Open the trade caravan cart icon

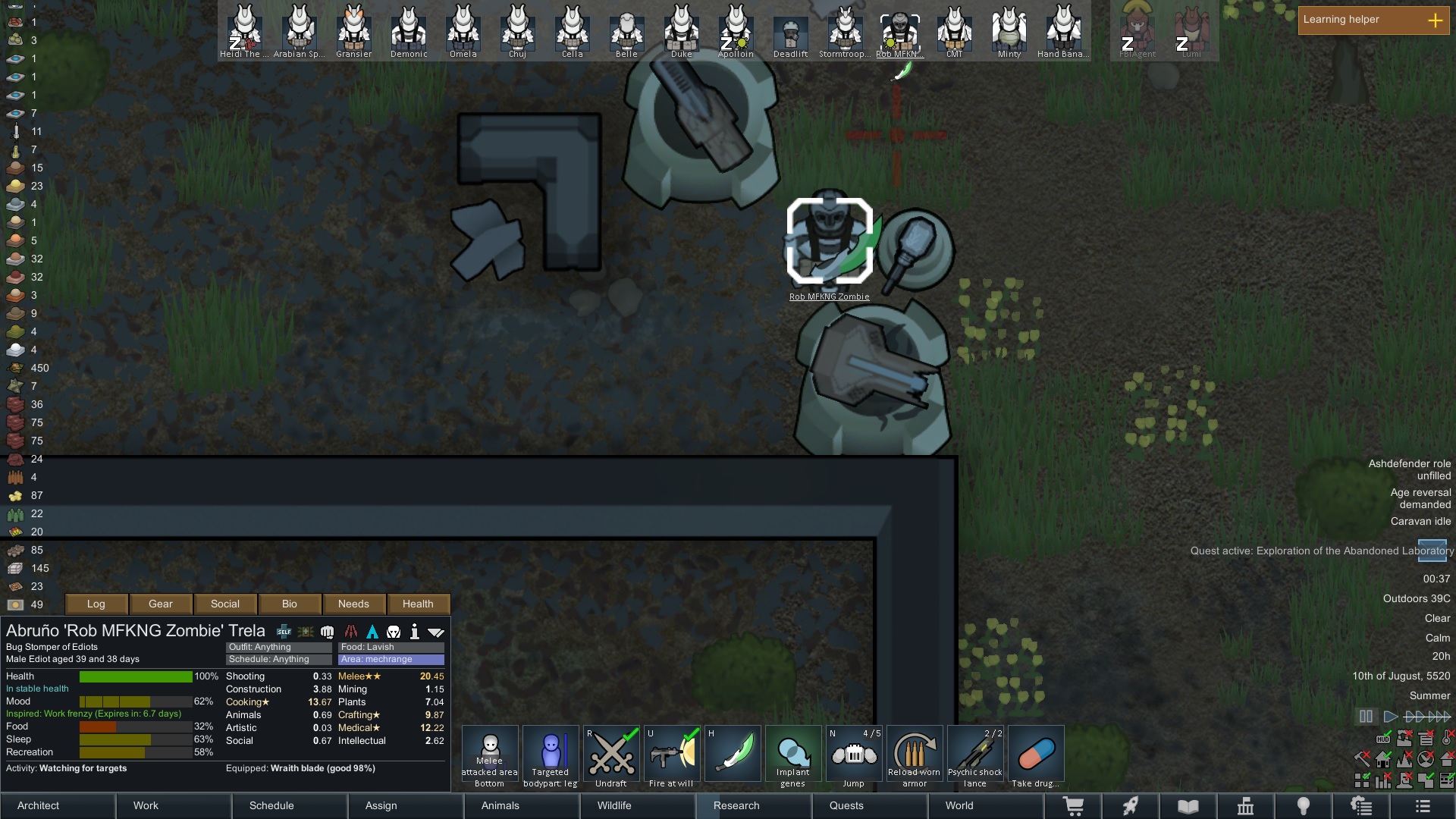pyautogui.click(x=1075, y=805)
